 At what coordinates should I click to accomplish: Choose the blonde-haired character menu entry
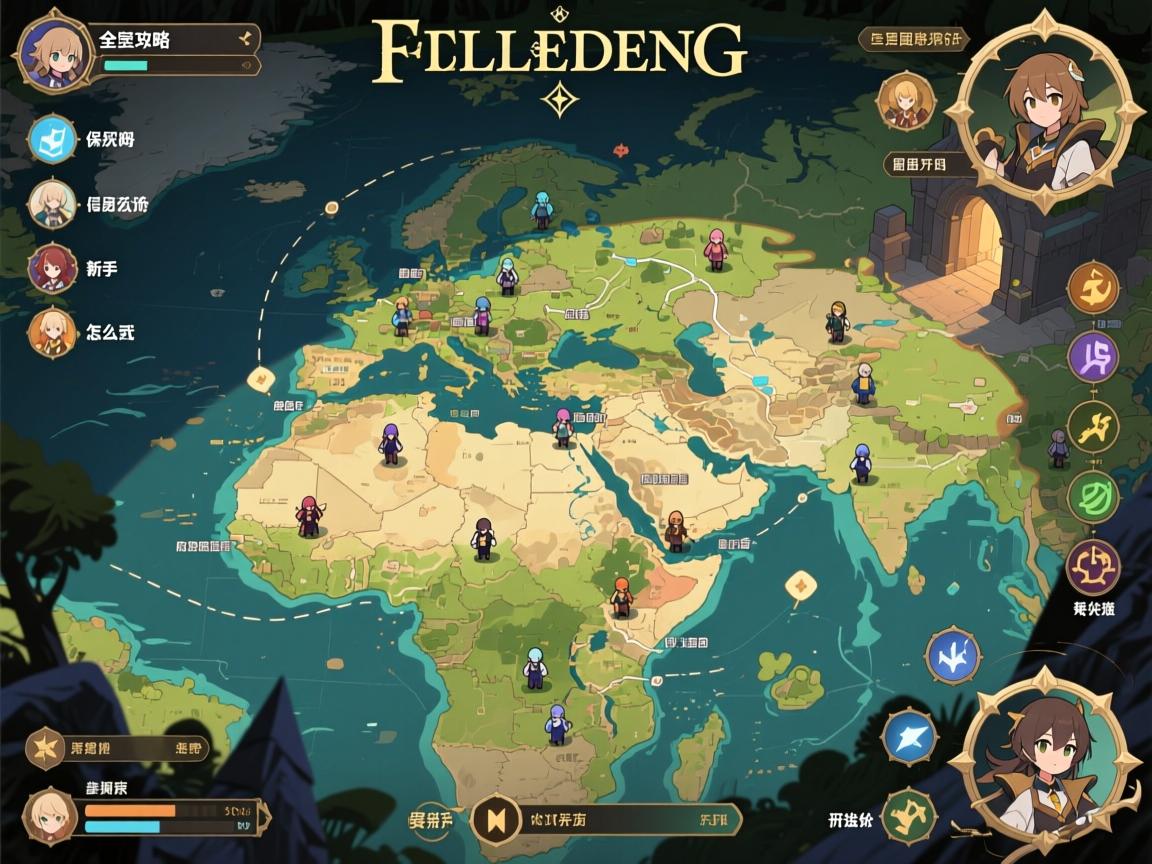[52, 204]
